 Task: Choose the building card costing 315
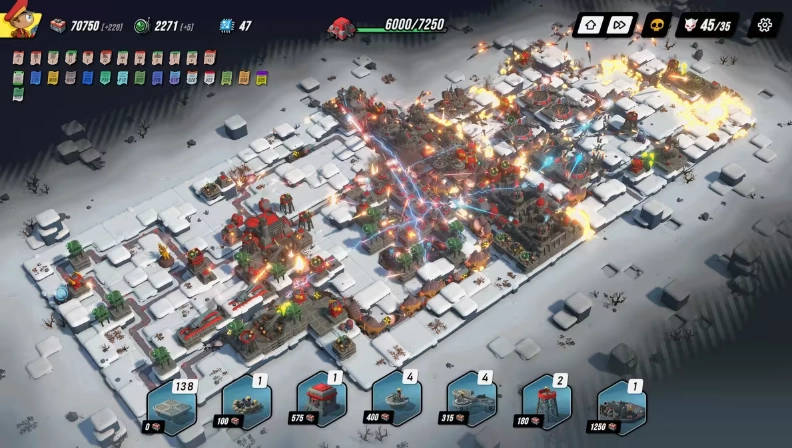click(471, 400)
